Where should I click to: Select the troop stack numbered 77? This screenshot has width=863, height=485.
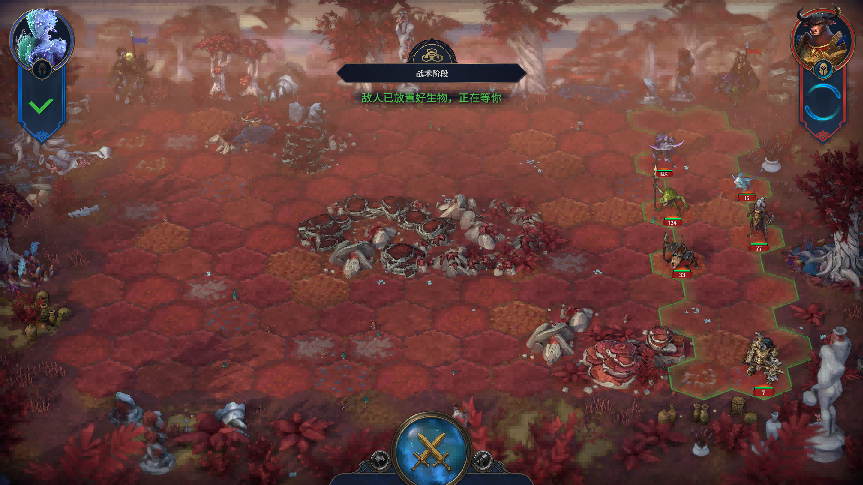[x=758, y=225]
